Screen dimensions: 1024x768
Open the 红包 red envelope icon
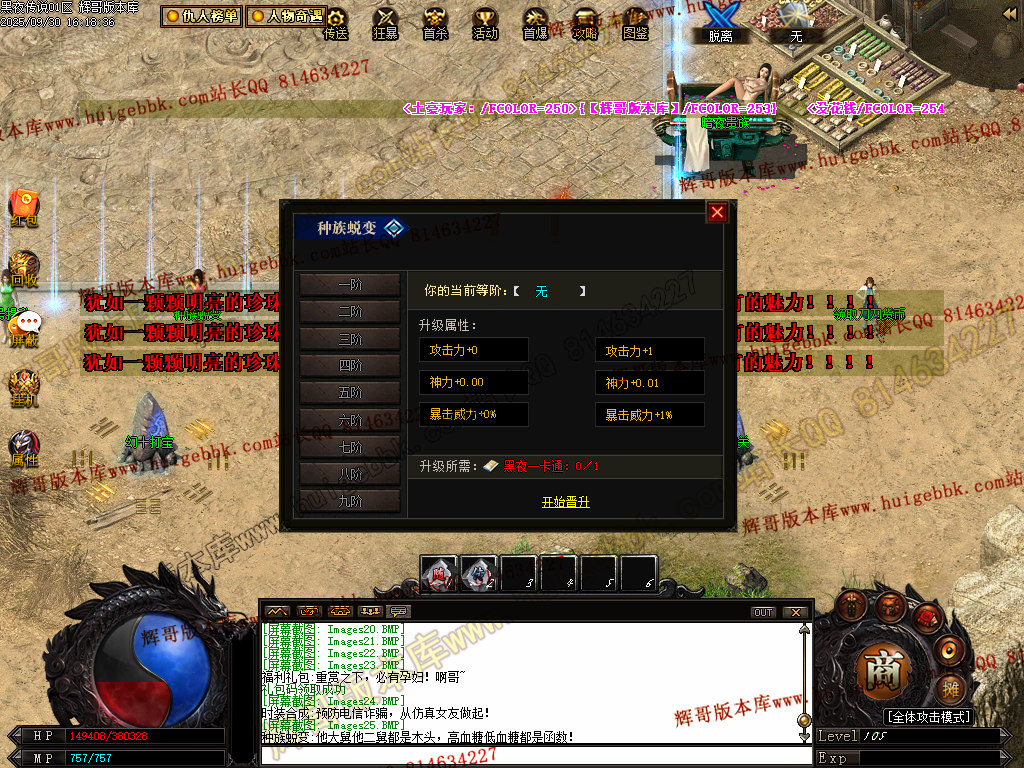click(24, 206)
